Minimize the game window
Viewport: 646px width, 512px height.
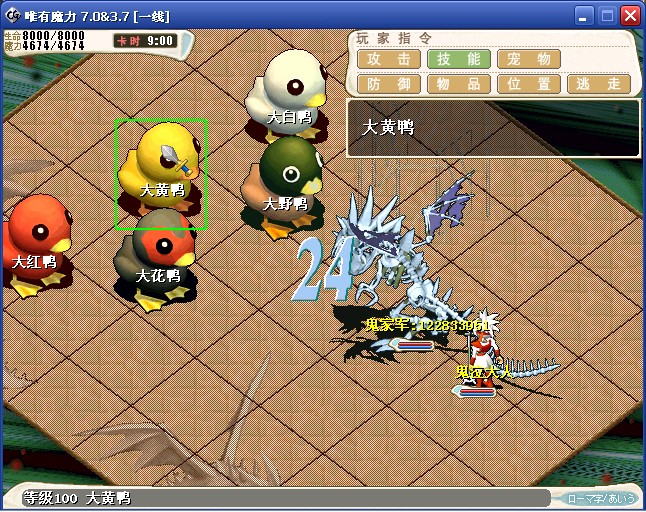tap(584, 15)
